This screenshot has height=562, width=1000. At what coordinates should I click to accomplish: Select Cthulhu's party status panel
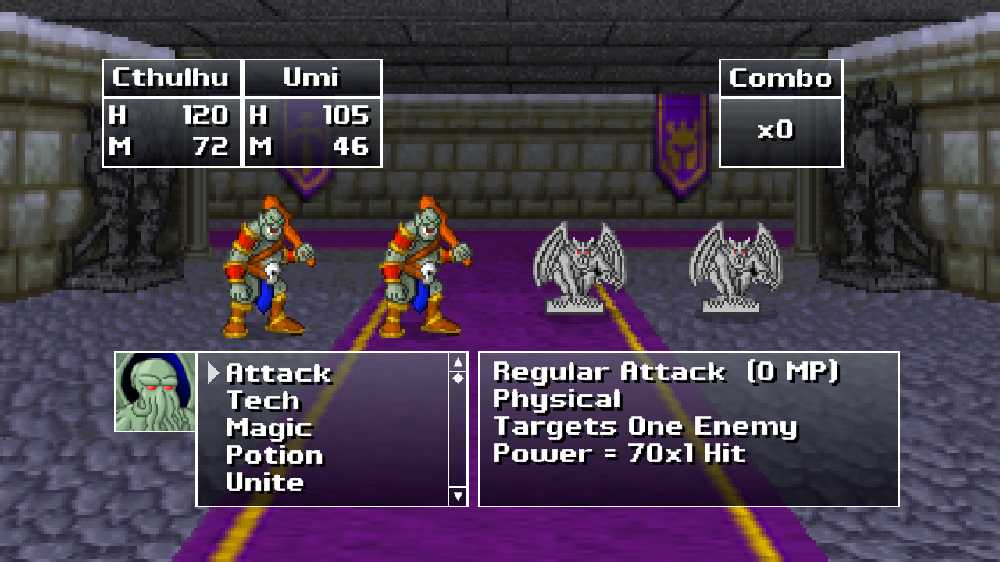pos(171,113)
